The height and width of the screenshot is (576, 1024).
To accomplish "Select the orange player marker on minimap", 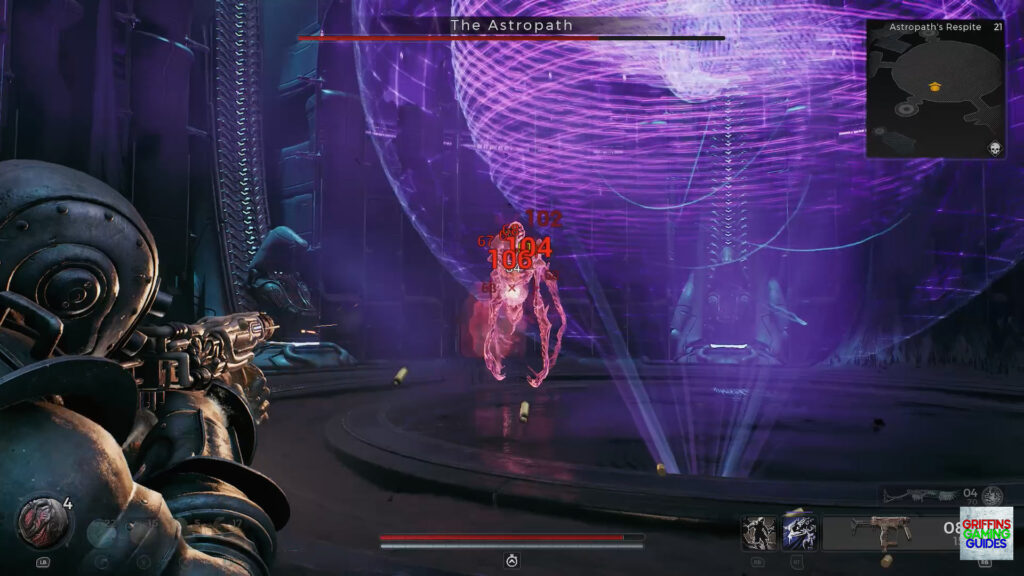I will 935,87.
